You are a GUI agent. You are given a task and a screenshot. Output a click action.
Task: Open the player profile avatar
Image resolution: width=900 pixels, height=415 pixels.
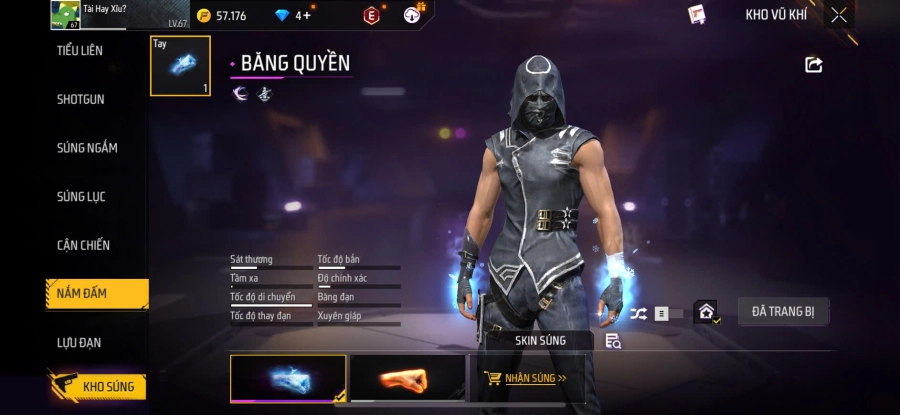pyautogui.click(x=65, y=15)
